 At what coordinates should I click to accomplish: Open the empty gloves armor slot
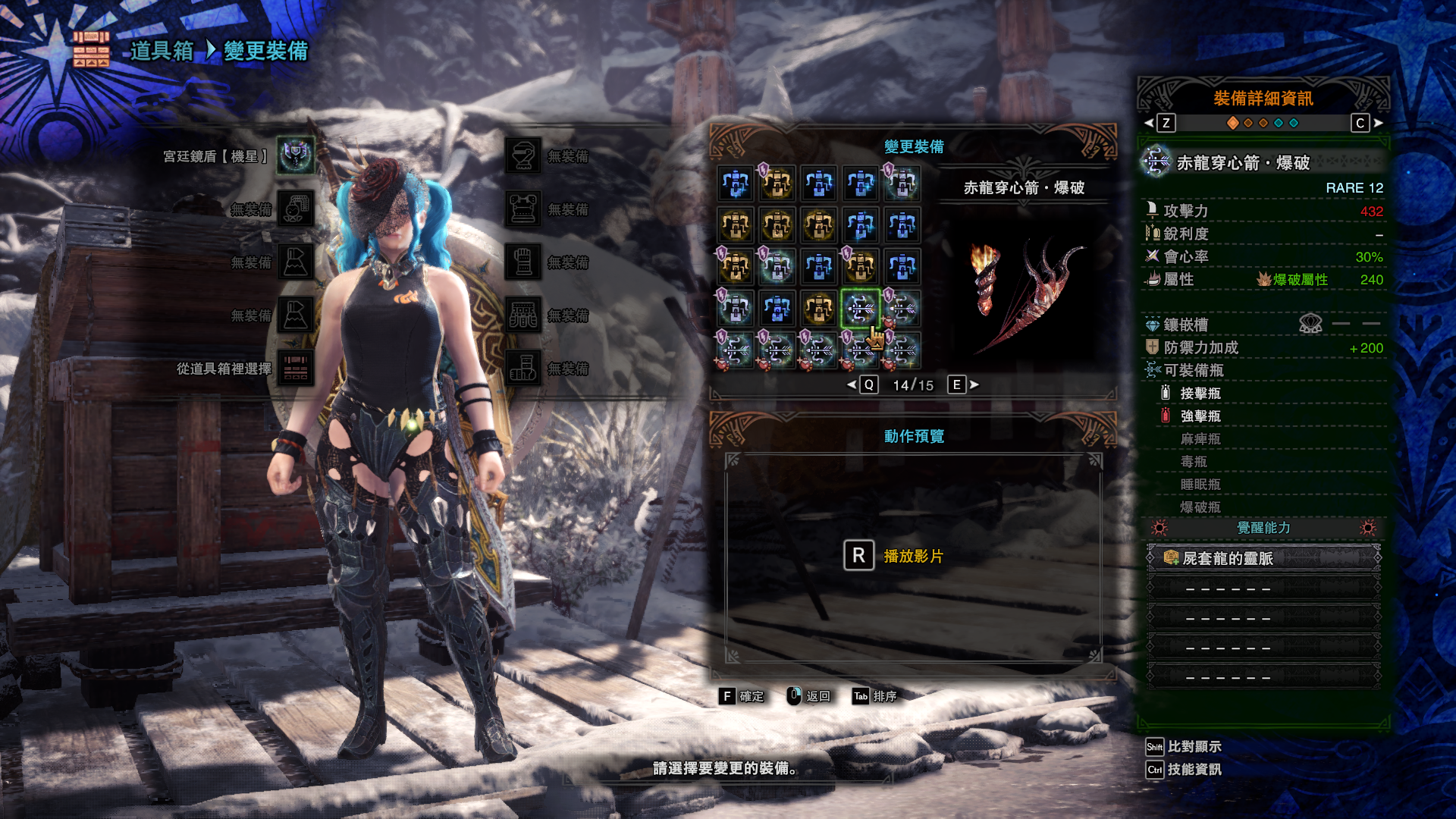coord(523,262)
